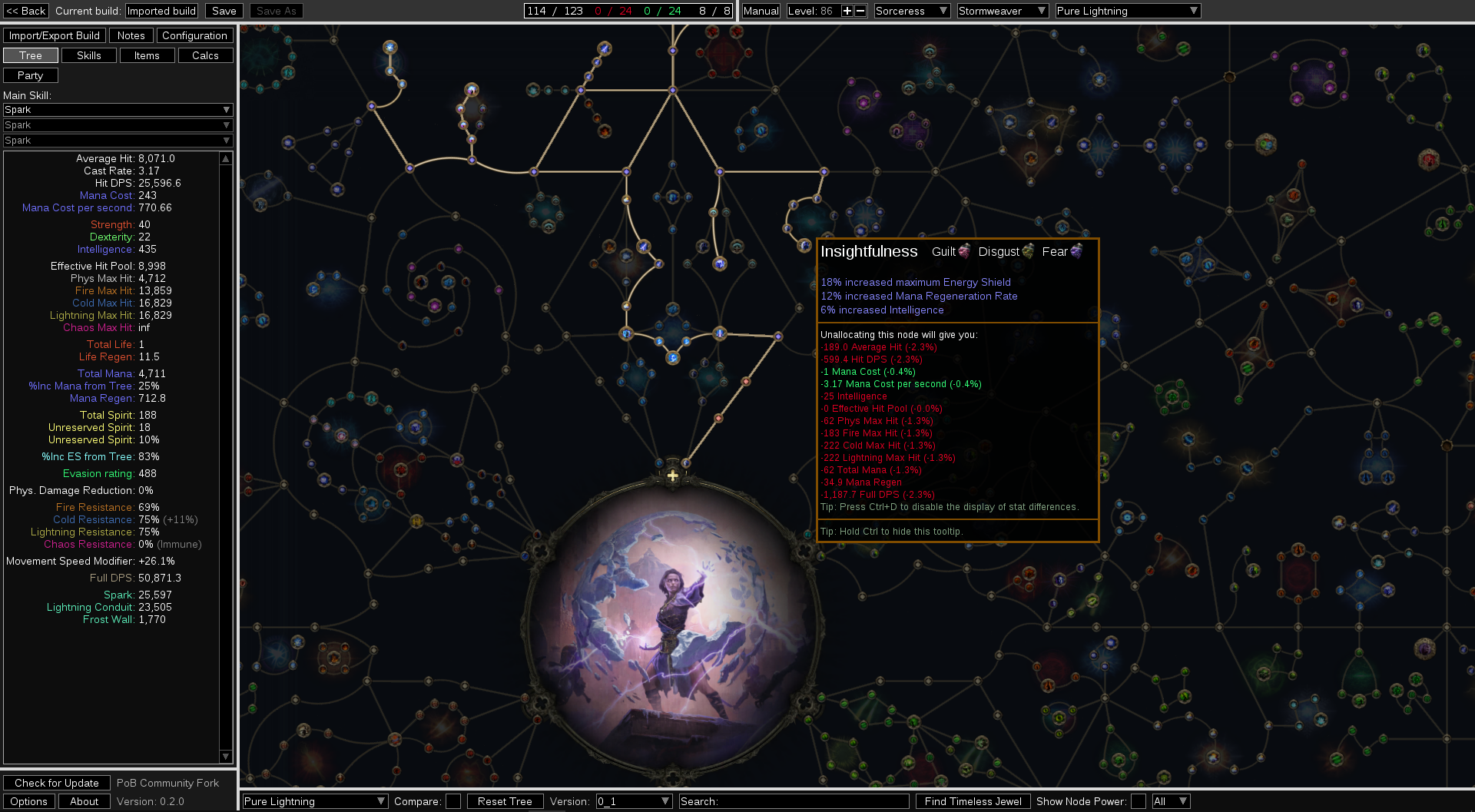1475x812 pixels.
Task: Open the Party tab
Action: (30, 75)
